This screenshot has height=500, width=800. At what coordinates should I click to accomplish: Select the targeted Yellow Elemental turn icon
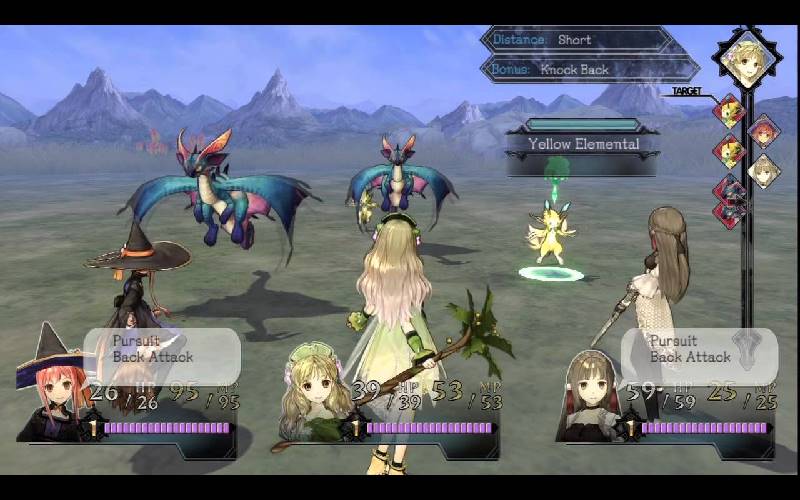(x=728, y=110)
